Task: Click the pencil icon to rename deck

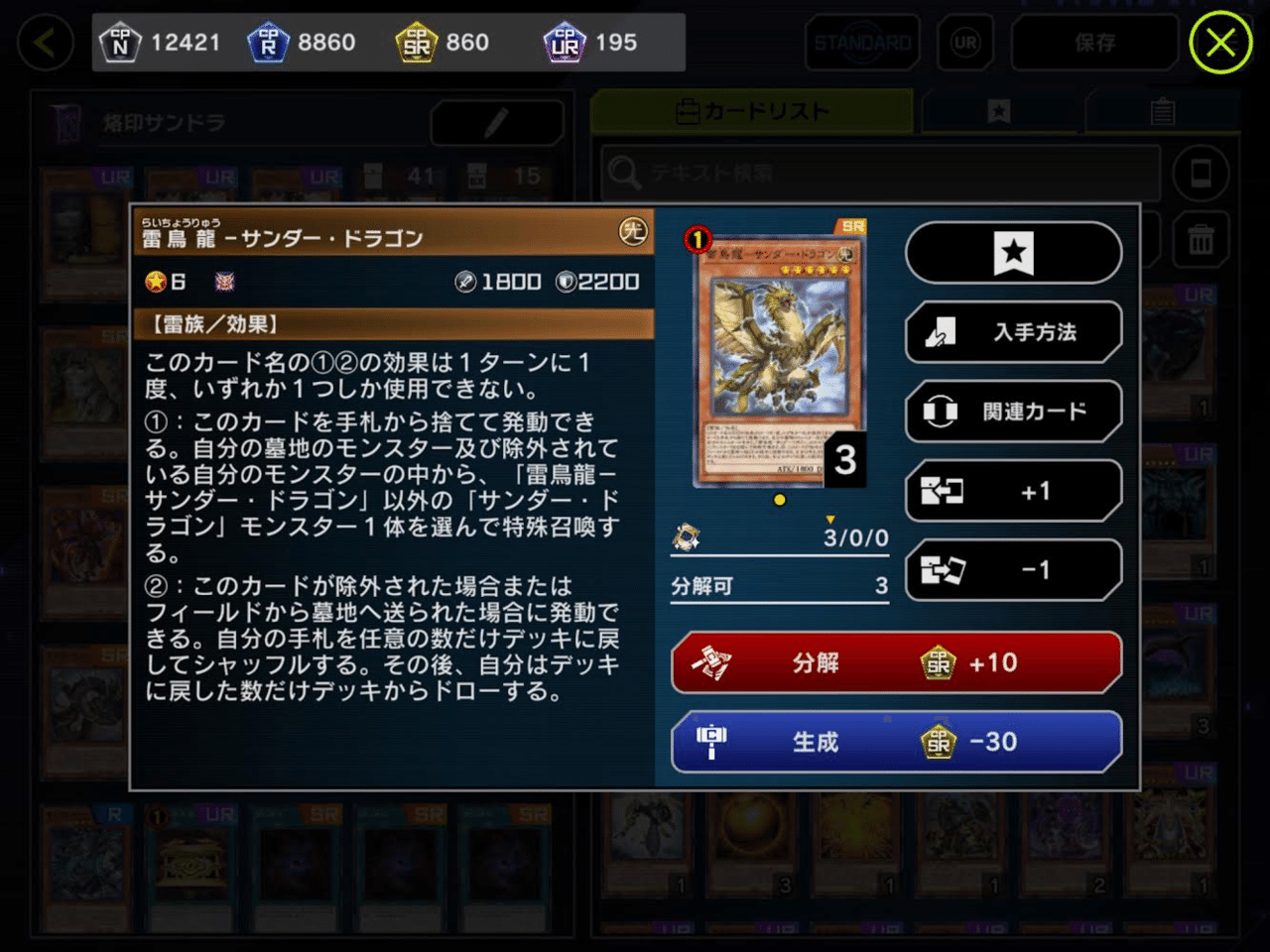Action: tap(496, 123)
